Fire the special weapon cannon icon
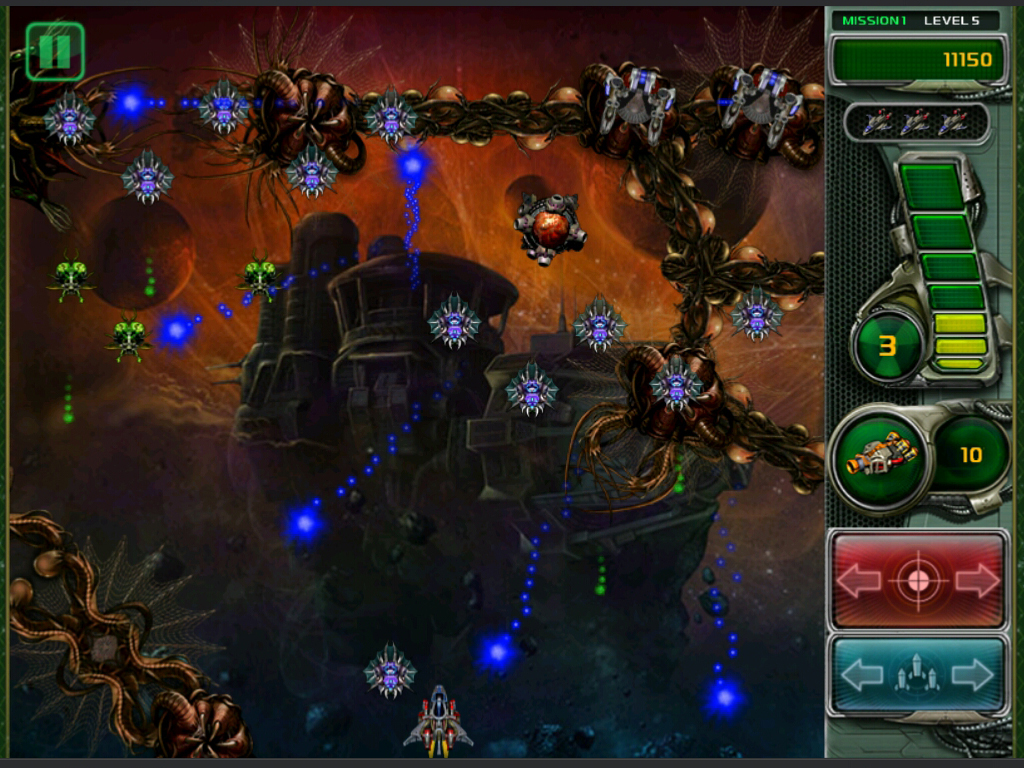This screenshot has height=768, width=1024. (881, 456)
